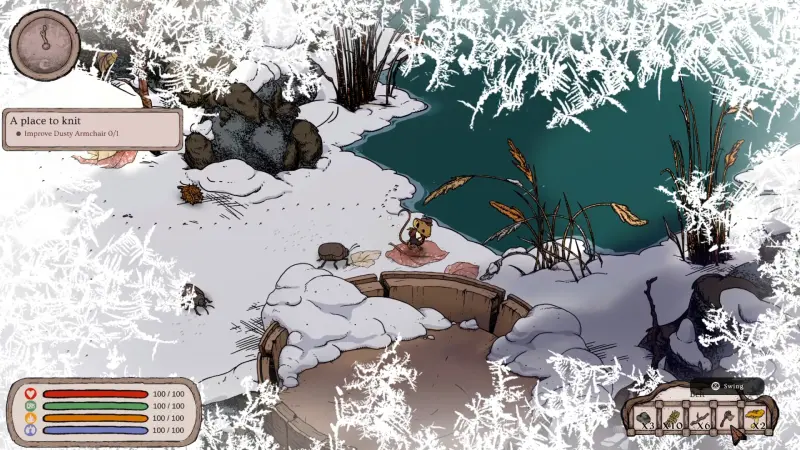Equip the axe from the belt

[727, 417]
